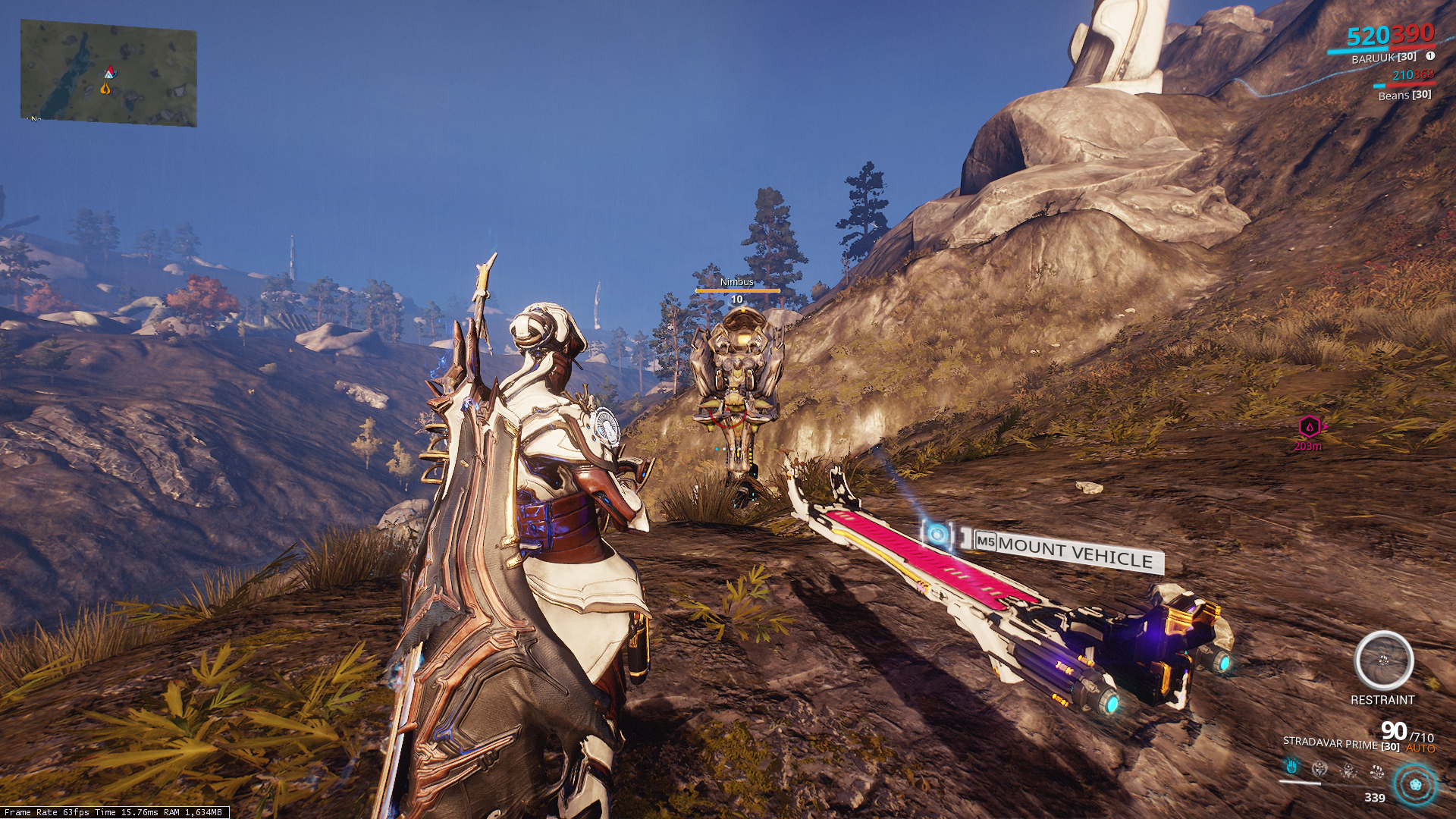Screen dimensions: 1456x819
Task: Activate the Elude hand ability icon
Action: point(1291,767)
